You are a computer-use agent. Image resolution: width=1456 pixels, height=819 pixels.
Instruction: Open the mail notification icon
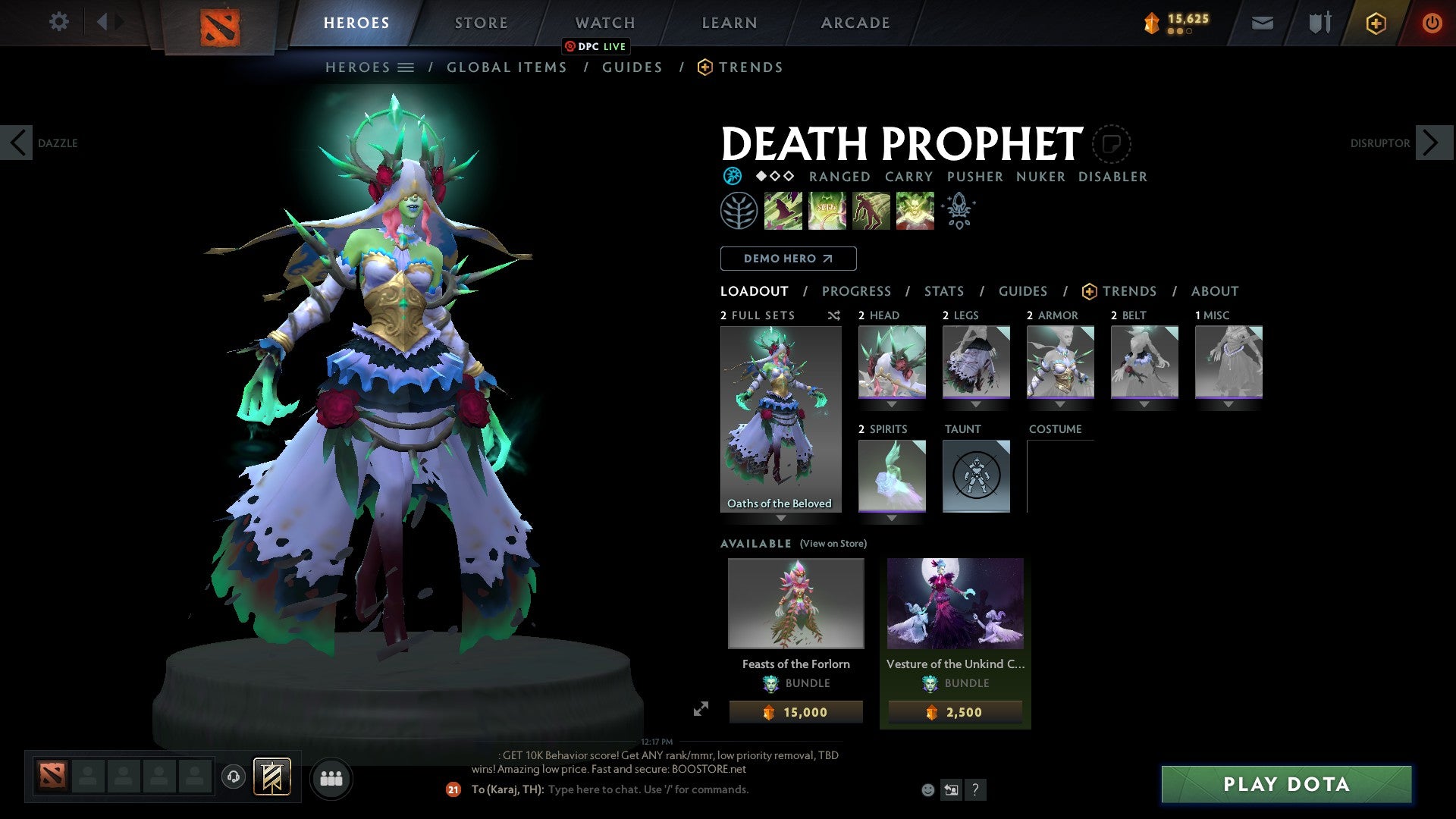[x=1262, y=23]
